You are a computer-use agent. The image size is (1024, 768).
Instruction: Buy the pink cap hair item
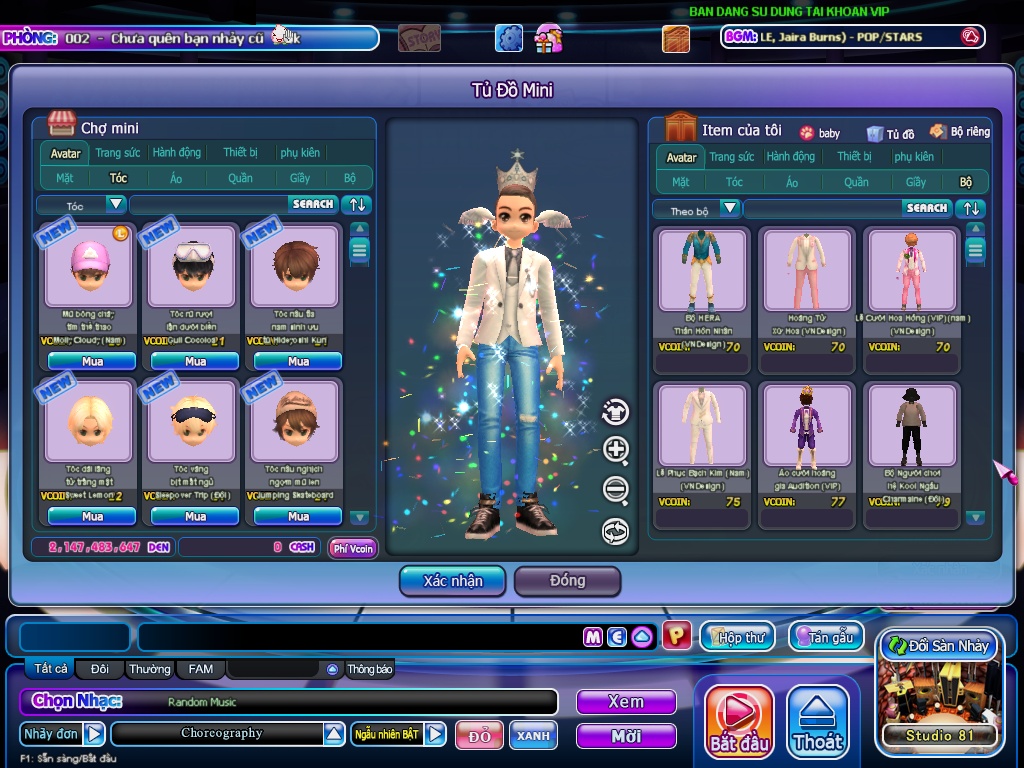tap(92, 361)
